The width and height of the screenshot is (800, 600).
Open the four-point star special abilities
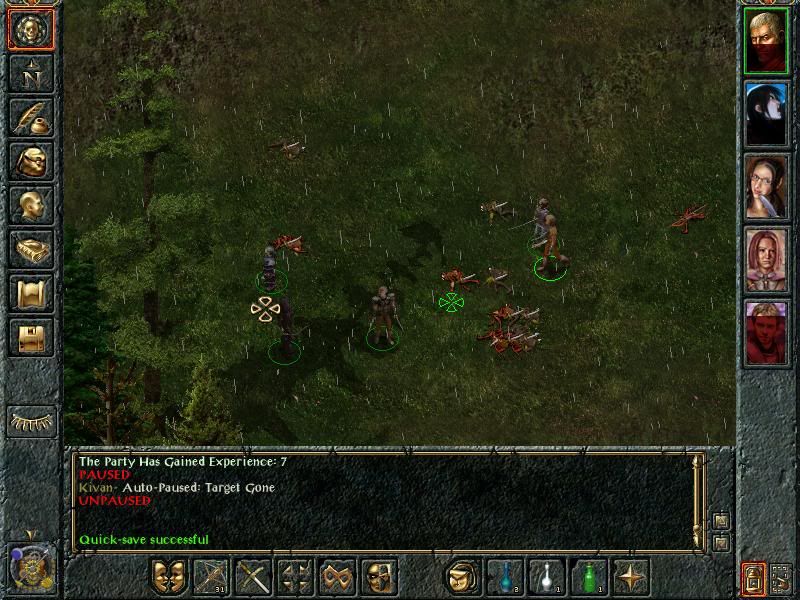pyautogui.click(x=631, y=577)
